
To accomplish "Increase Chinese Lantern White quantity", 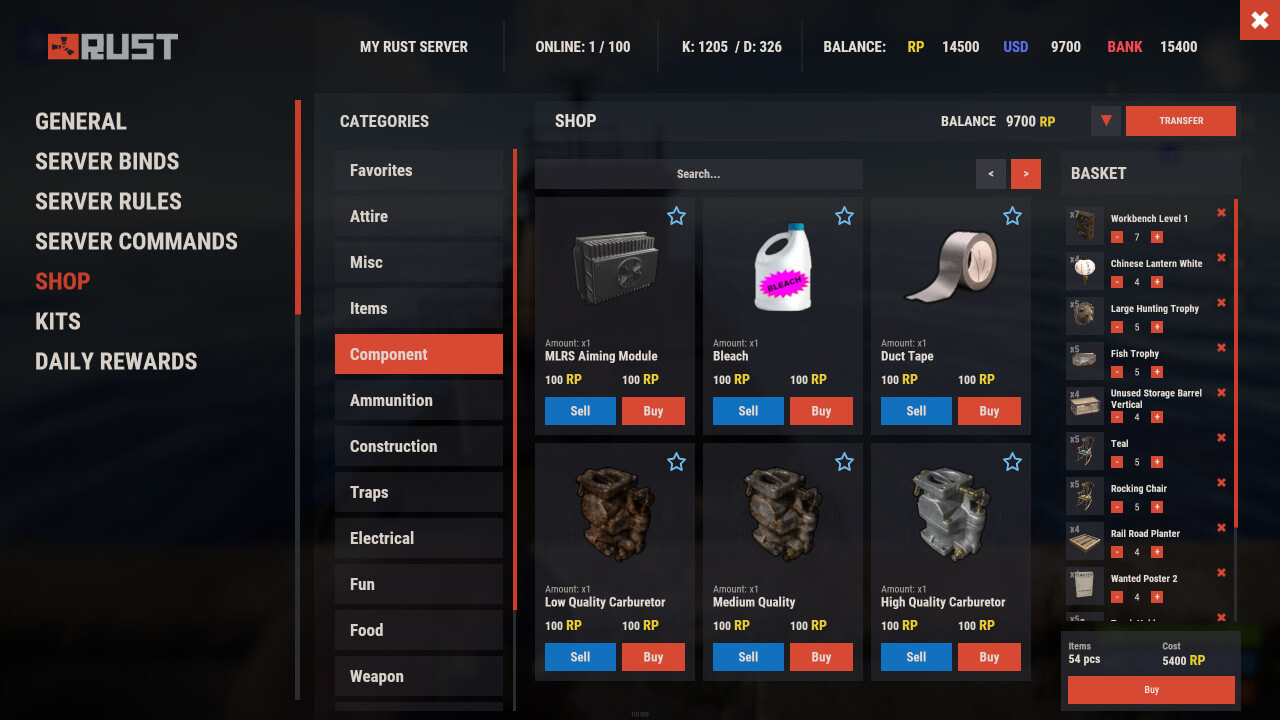I will tap(1157, 282).
